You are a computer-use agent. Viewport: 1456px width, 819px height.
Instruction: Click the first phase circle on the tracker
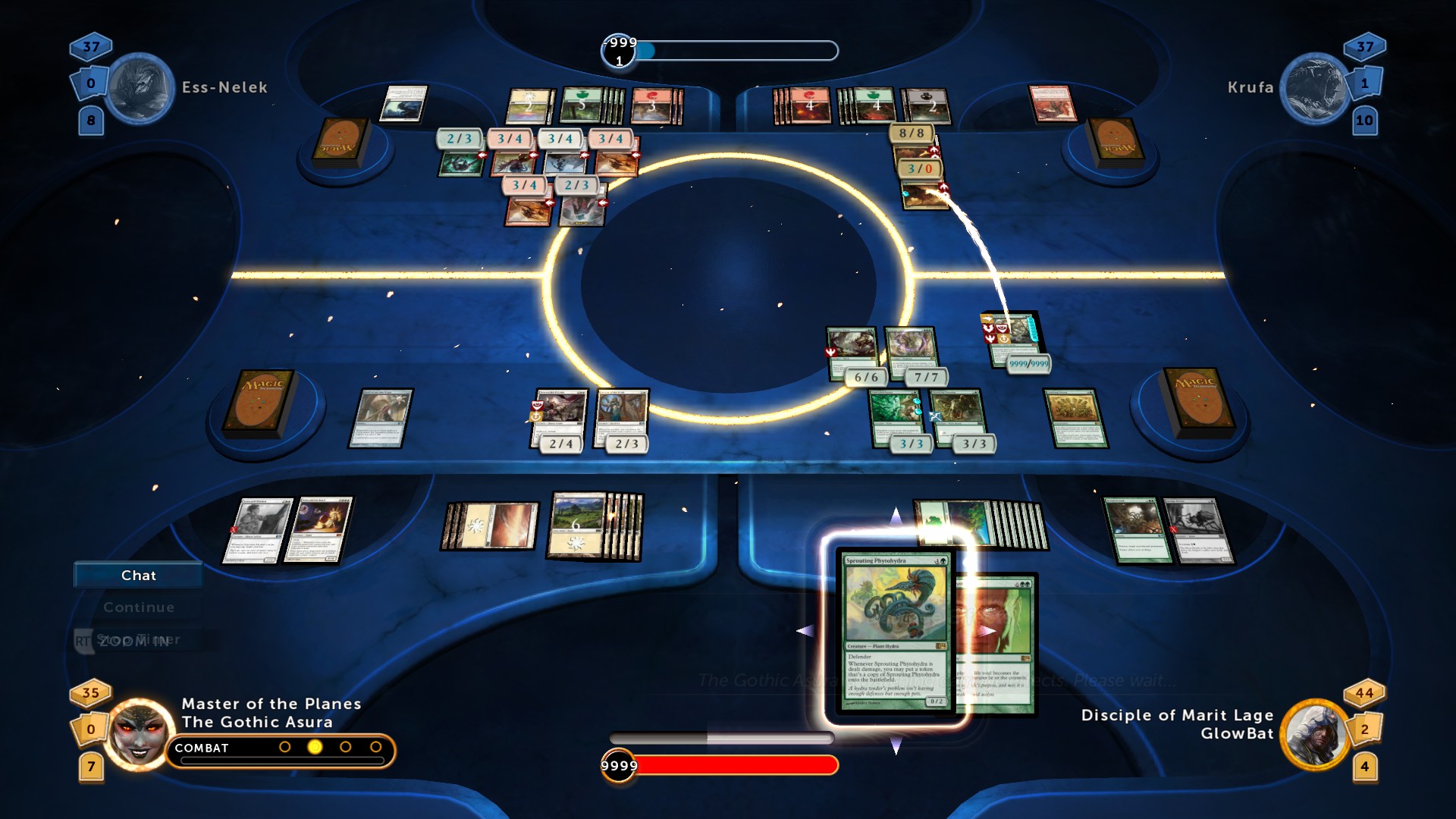coord(284,746)
